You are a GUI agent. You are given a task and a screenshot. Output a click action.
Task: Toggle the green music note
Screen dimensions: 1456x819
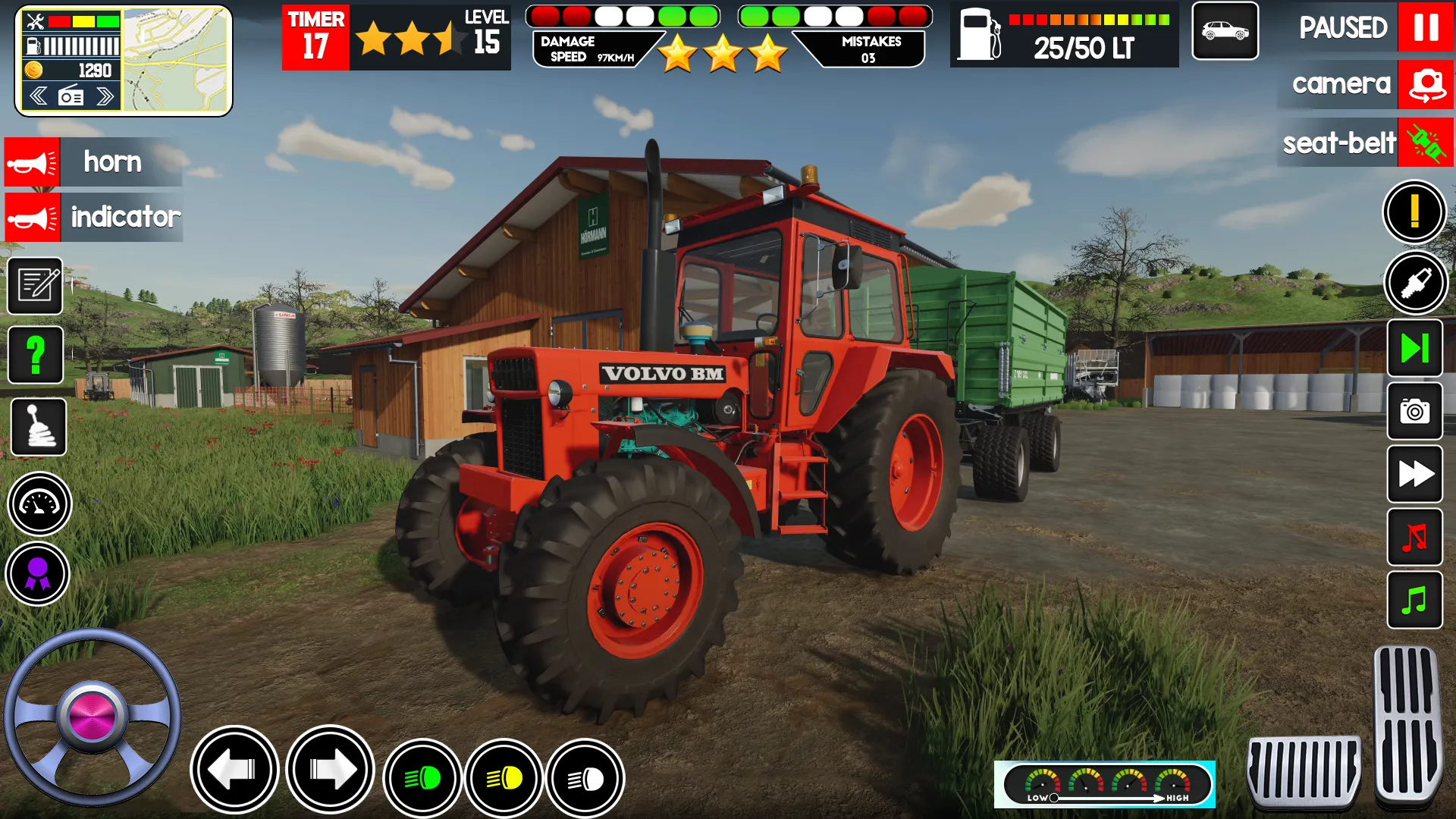click(1414, 601)
